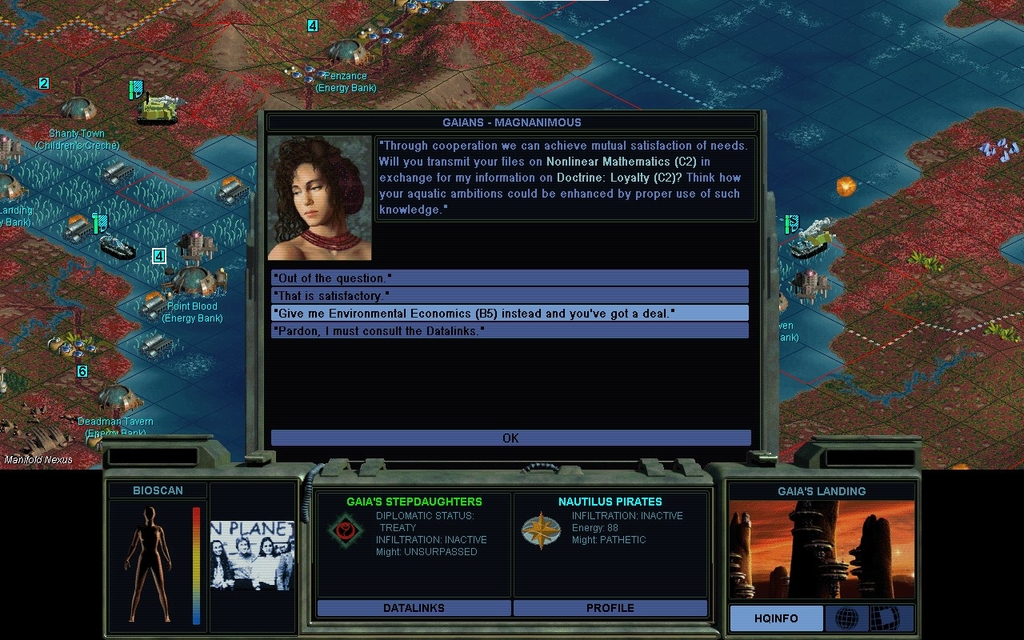
Task: Ask for Environmental Economics instead
Action: pos(509,313)
